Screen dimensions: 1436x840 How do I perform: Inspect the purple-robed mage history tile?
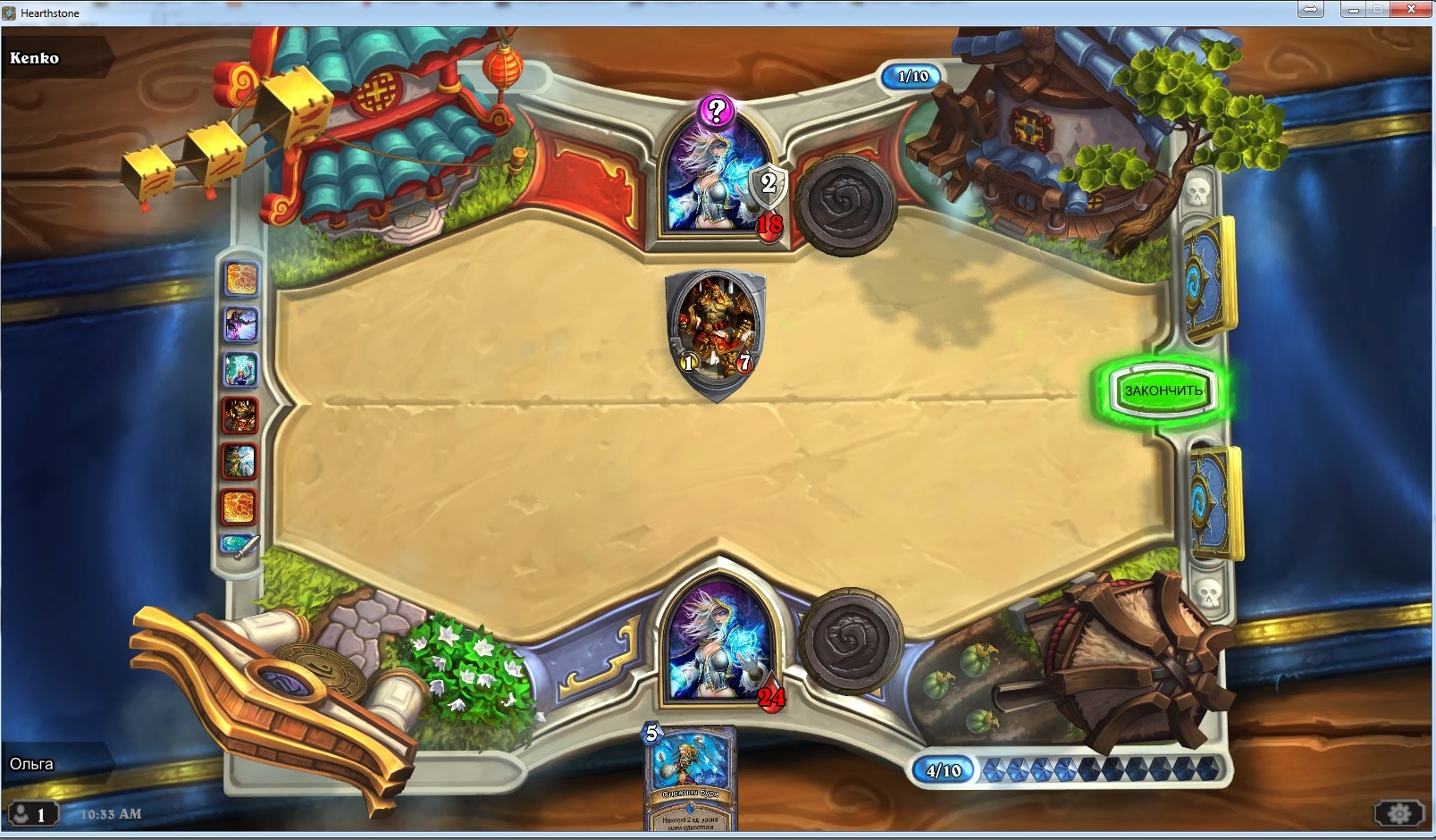239,324
